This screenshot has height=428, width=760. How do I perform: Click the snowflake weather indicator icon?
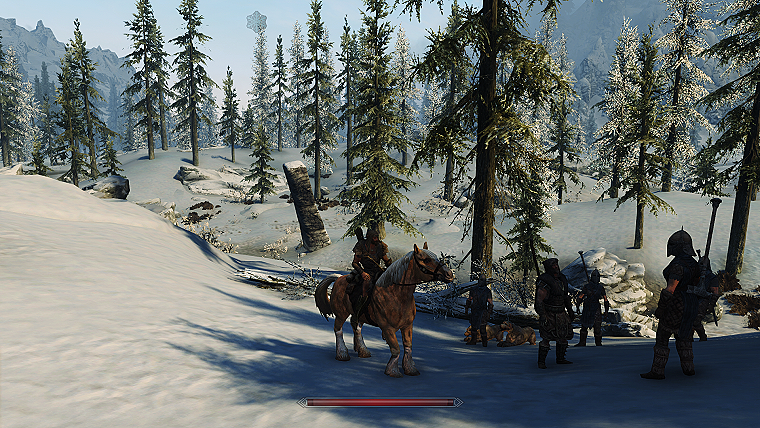tap(257, 21)
